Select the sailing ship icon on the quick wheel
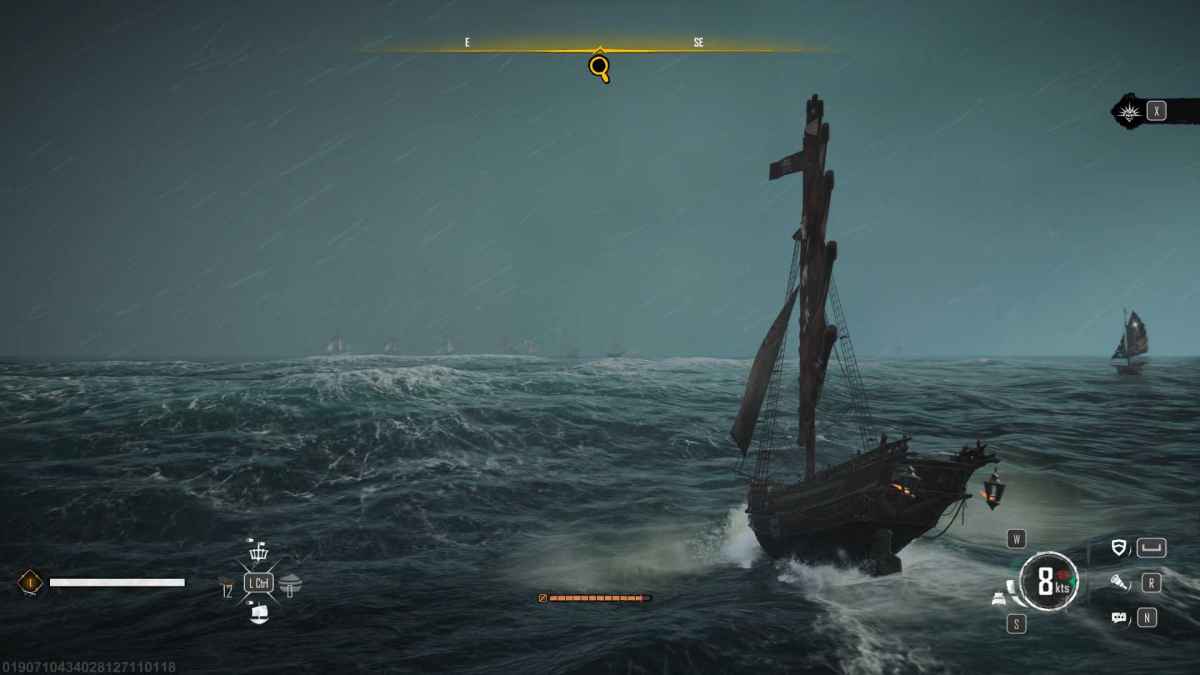 (258, 611)
